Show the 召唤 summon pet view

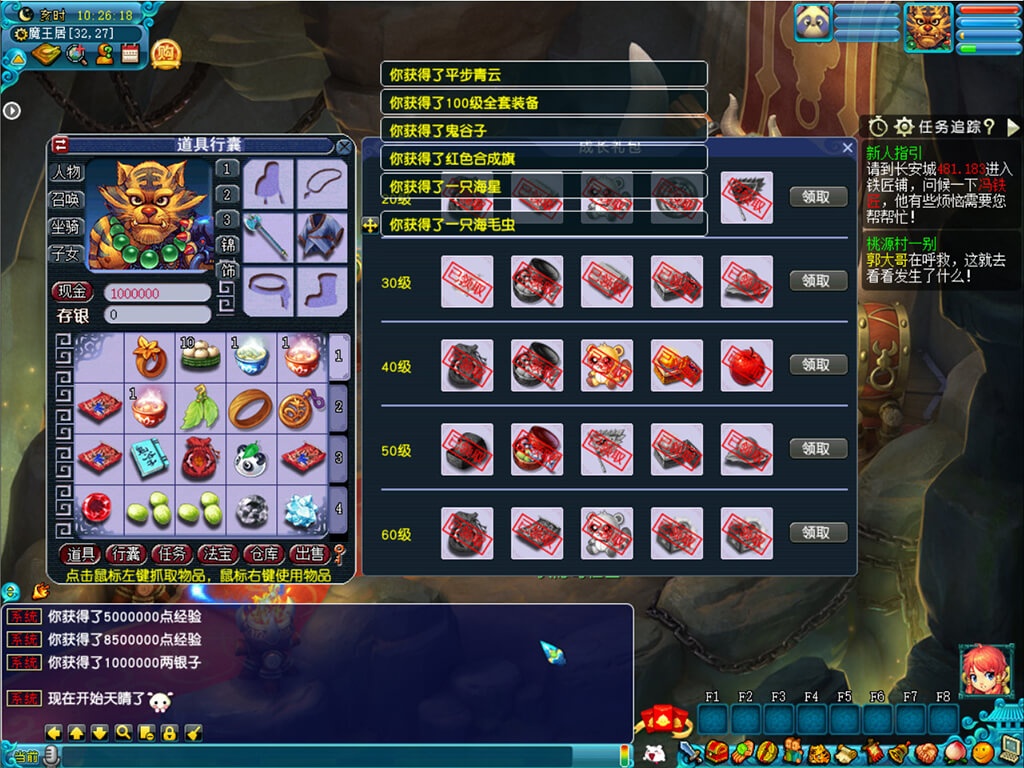[66, 200]
